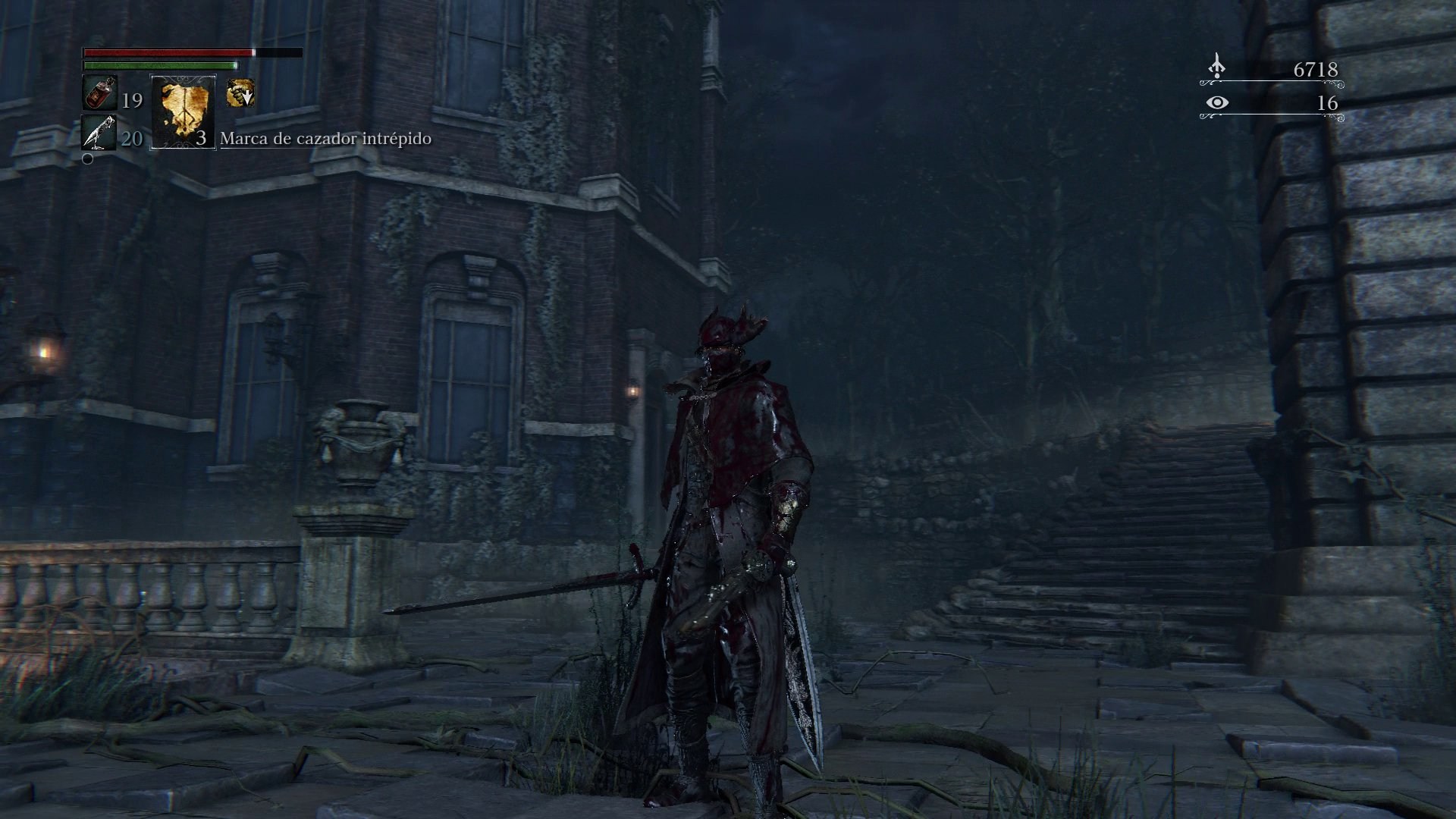Click the Insight eye icon
Screen dimensions: 1456x819
coord(1218,102)
